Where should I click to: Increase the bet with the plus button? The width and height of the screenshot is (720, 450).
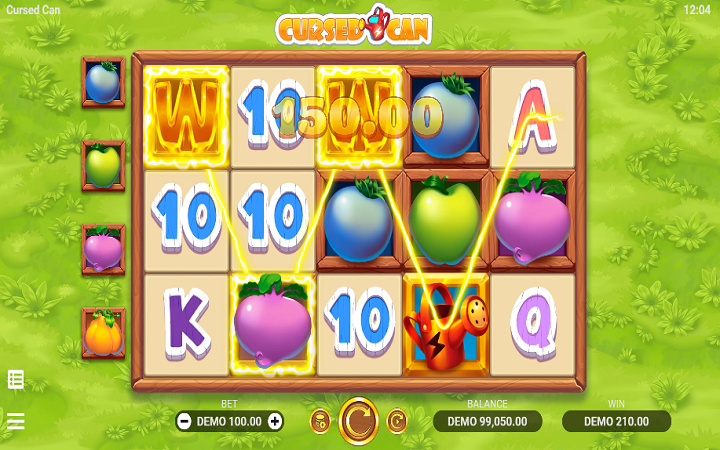coord(275,421)
